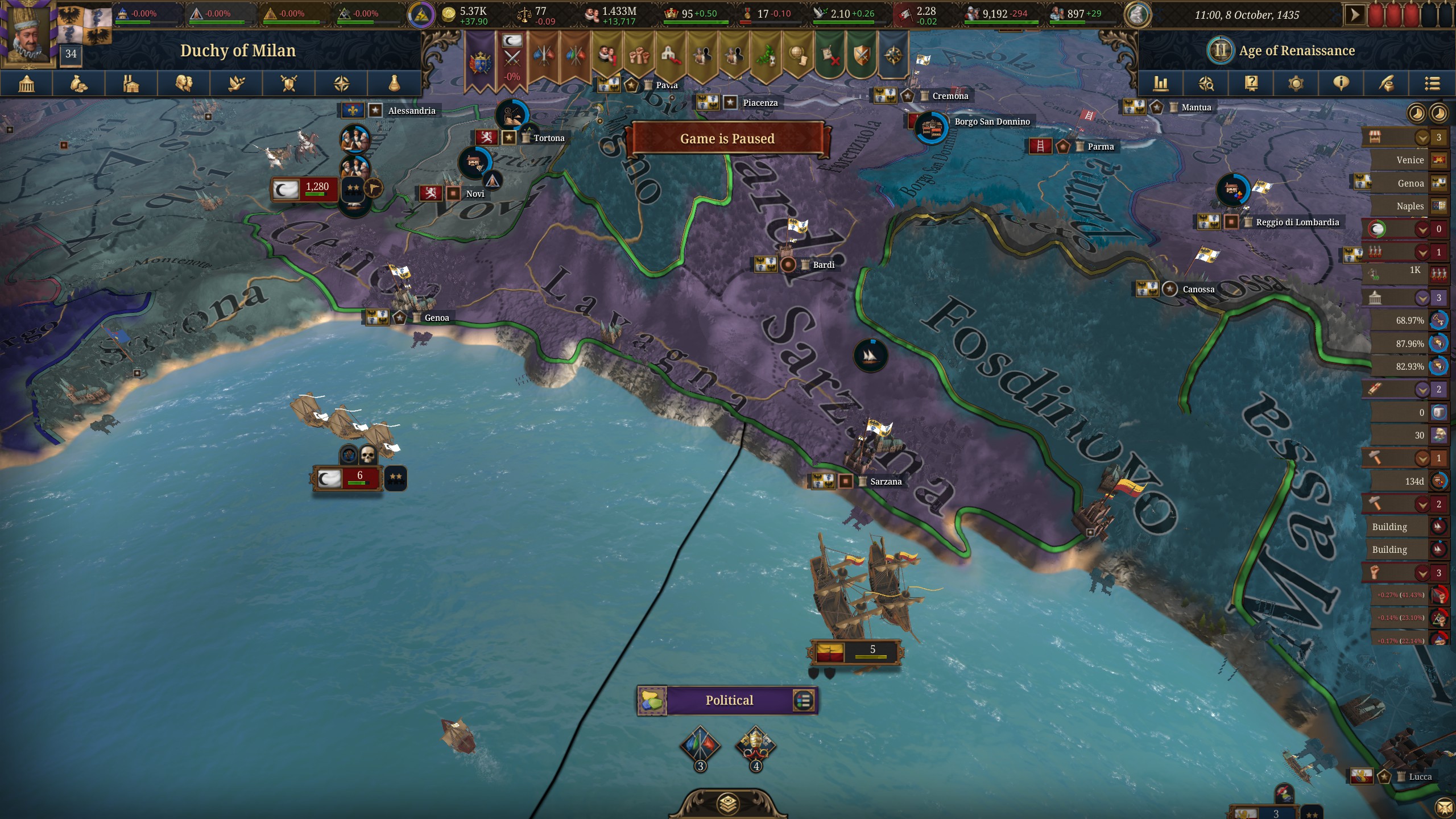Open the Diplomacy dove icon
This screenshot has height=819, width=1456.
pyautogui.click(x=237, y=84)
